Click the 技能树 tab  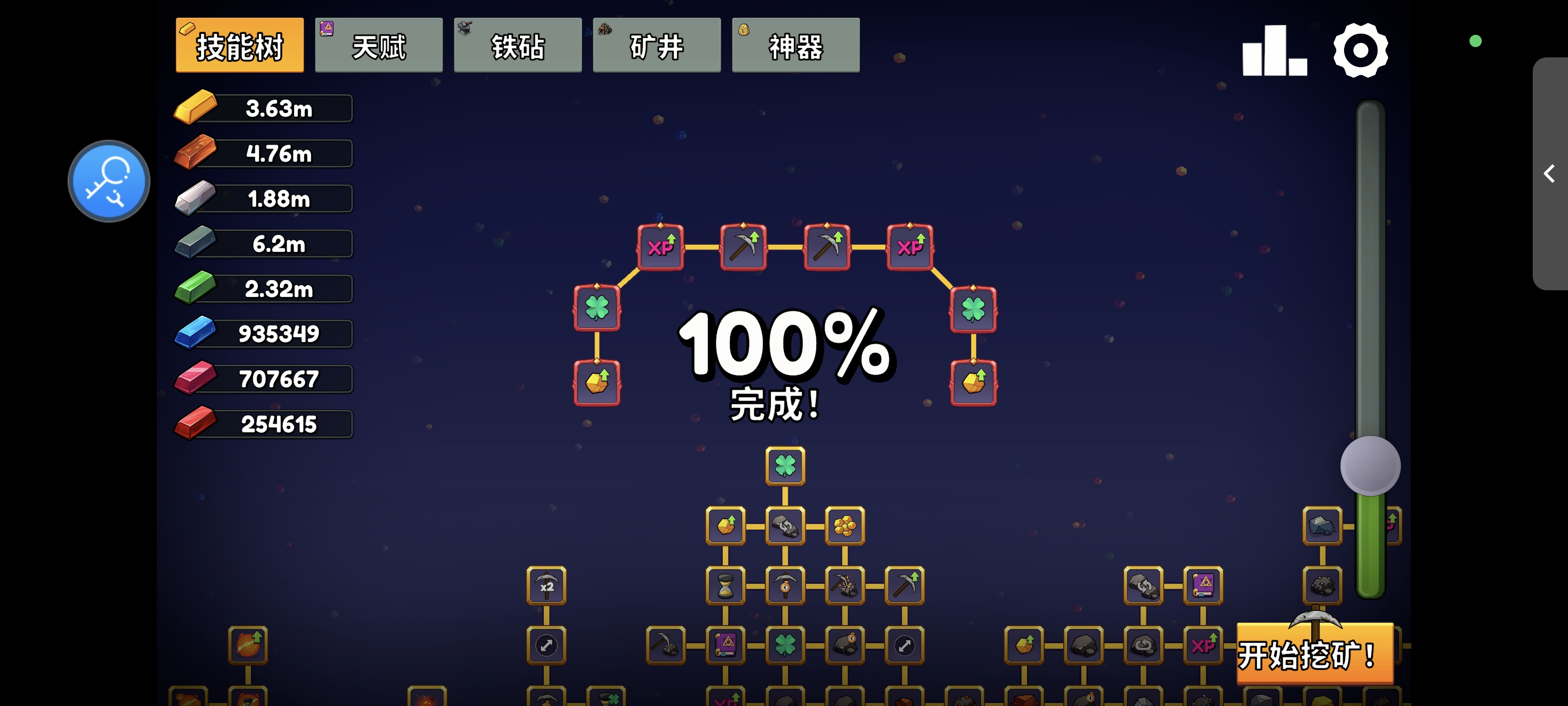tap(239, 46)
